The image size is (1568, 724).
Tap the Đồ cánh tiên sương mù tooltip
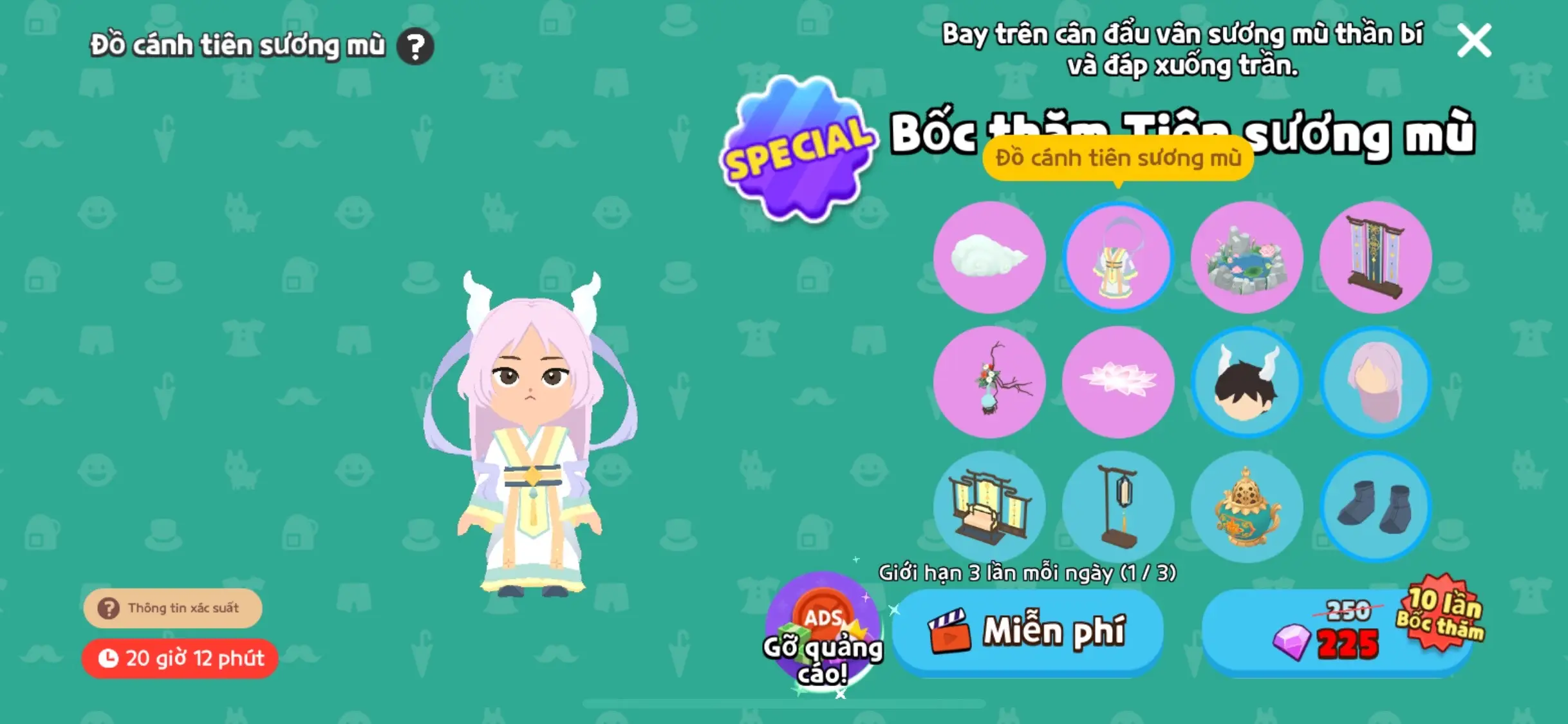[x=1117, y=158]
